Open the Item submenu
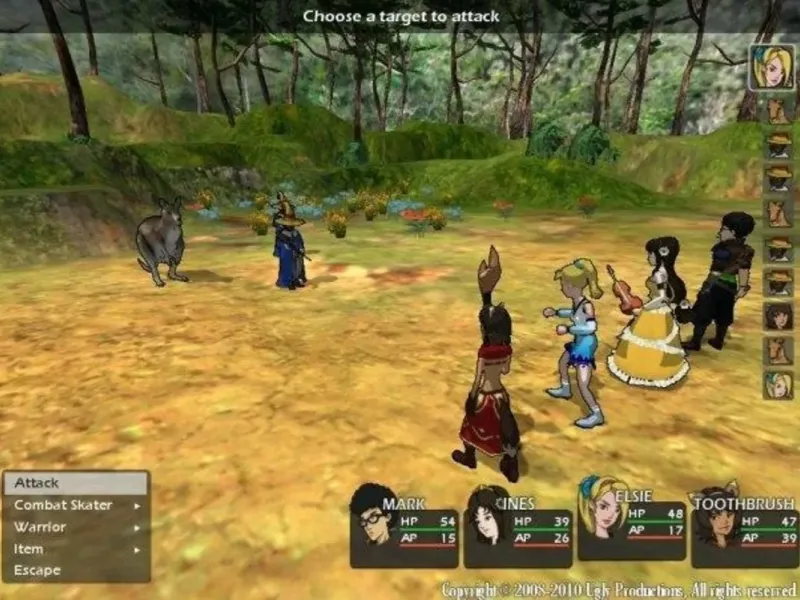The image size is (800, 600). tap(76, 549)
